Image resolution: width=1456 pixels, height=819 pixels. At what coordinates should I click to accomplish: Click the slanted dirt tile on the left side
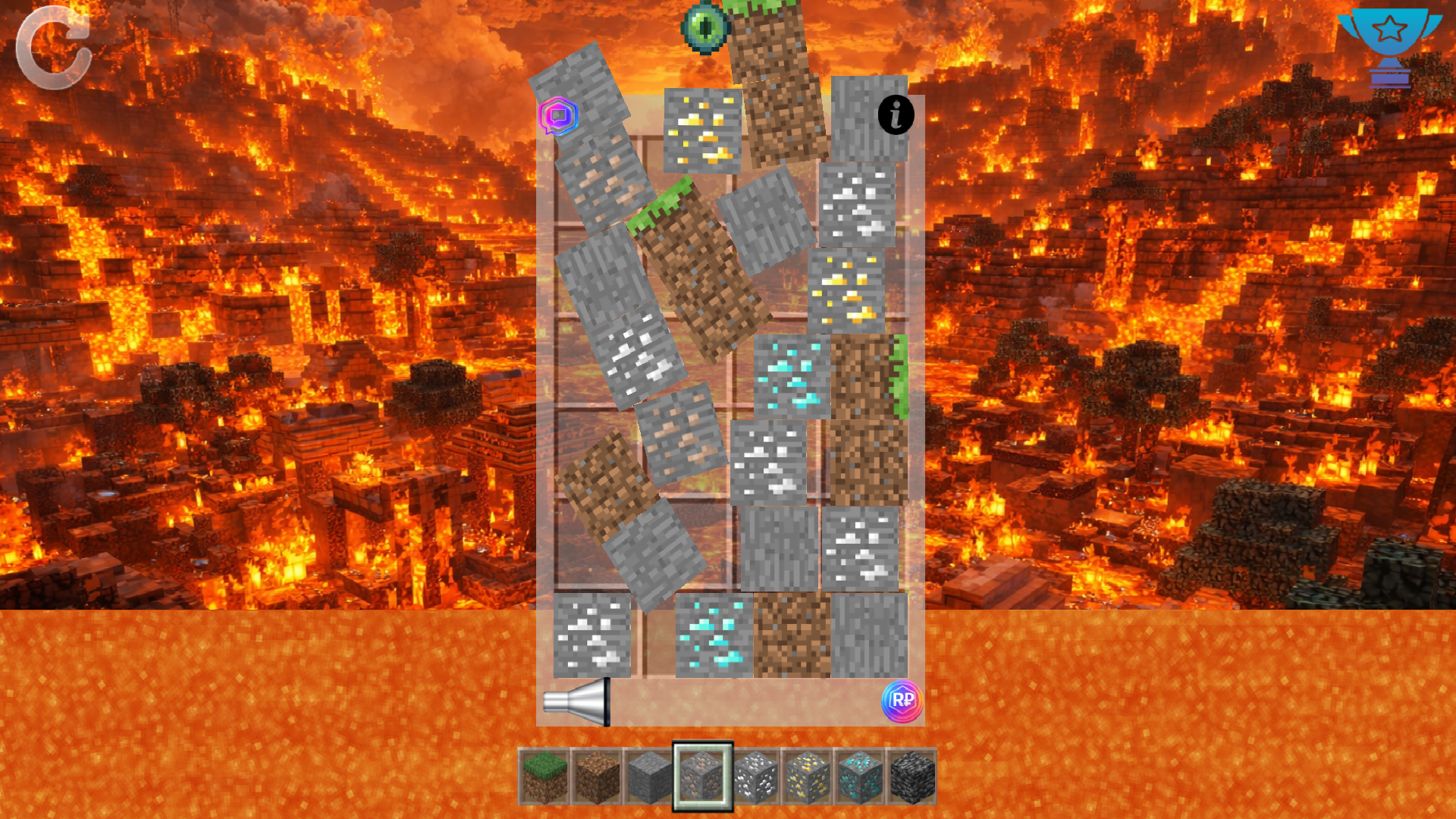coord(607,485)
